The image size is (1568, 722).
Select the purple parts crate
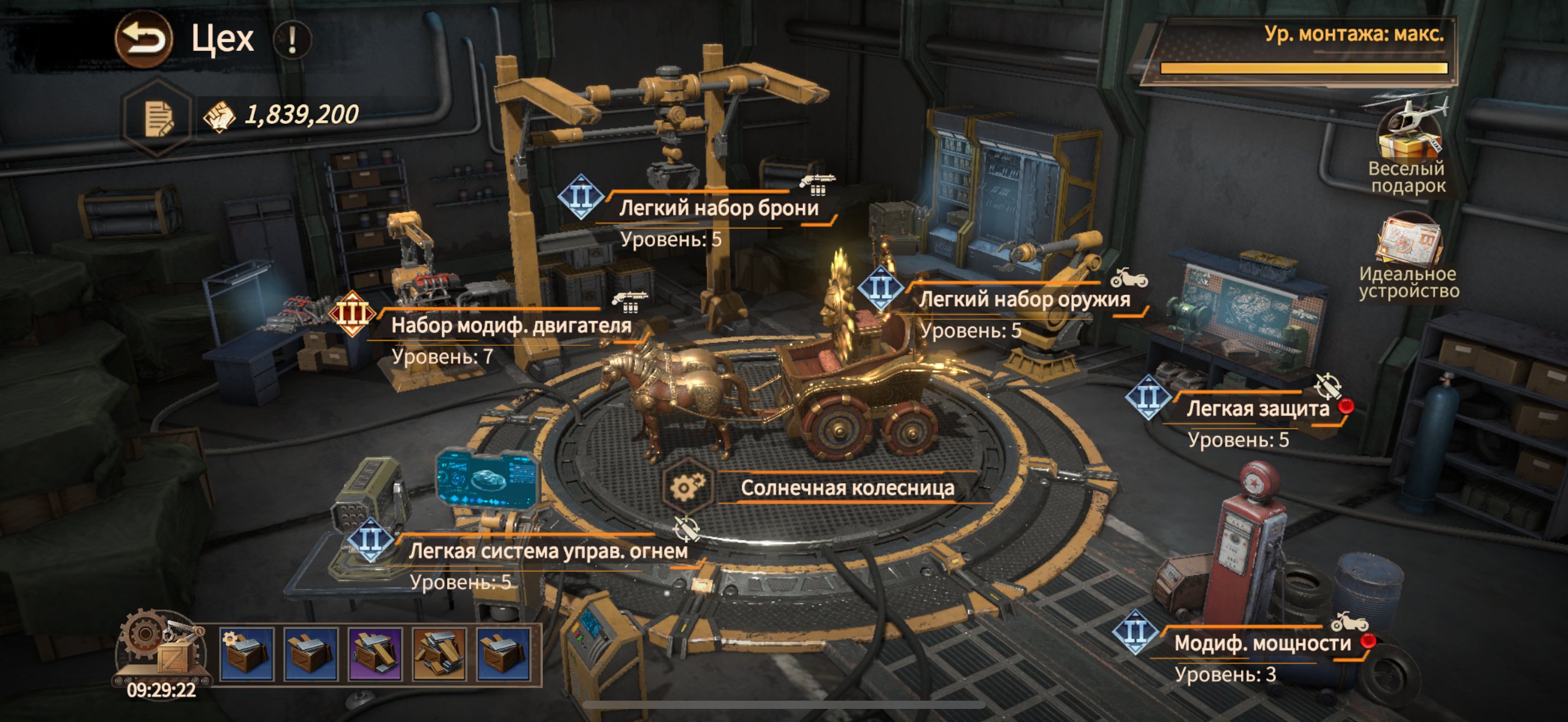tap(375, 654)
